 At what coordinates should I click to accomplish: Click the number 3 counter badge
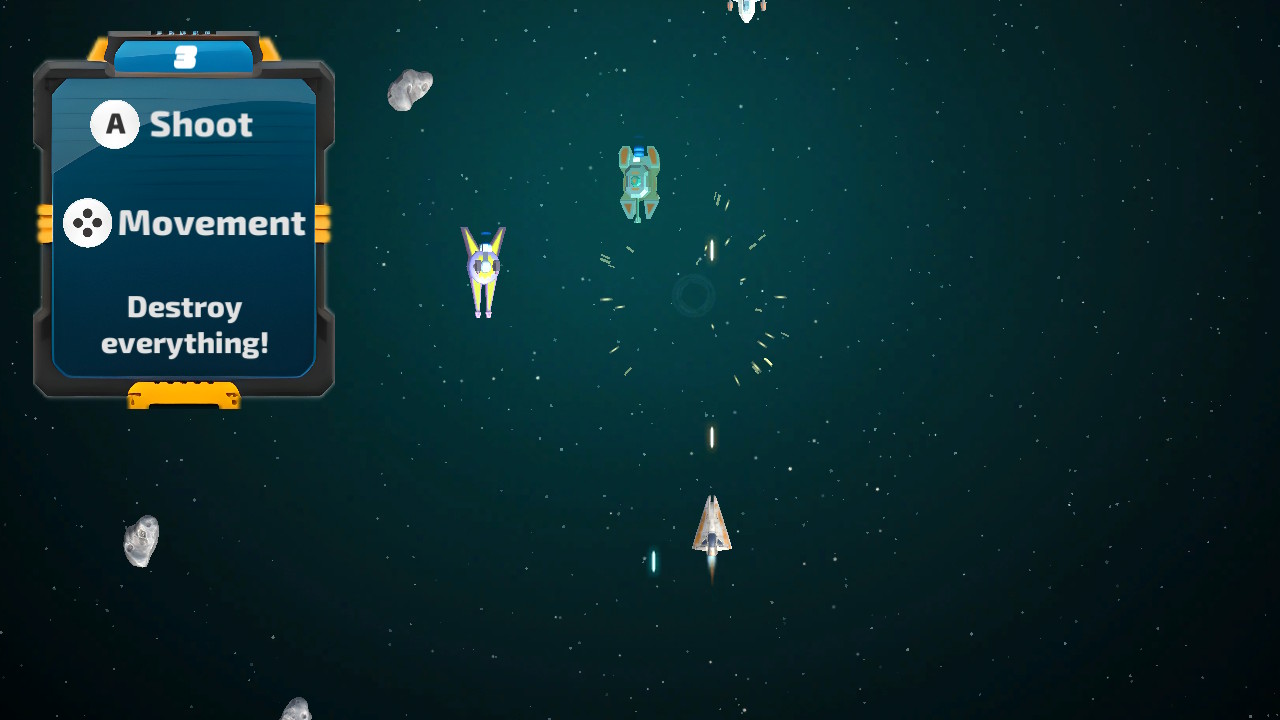[x=185, y=56]
